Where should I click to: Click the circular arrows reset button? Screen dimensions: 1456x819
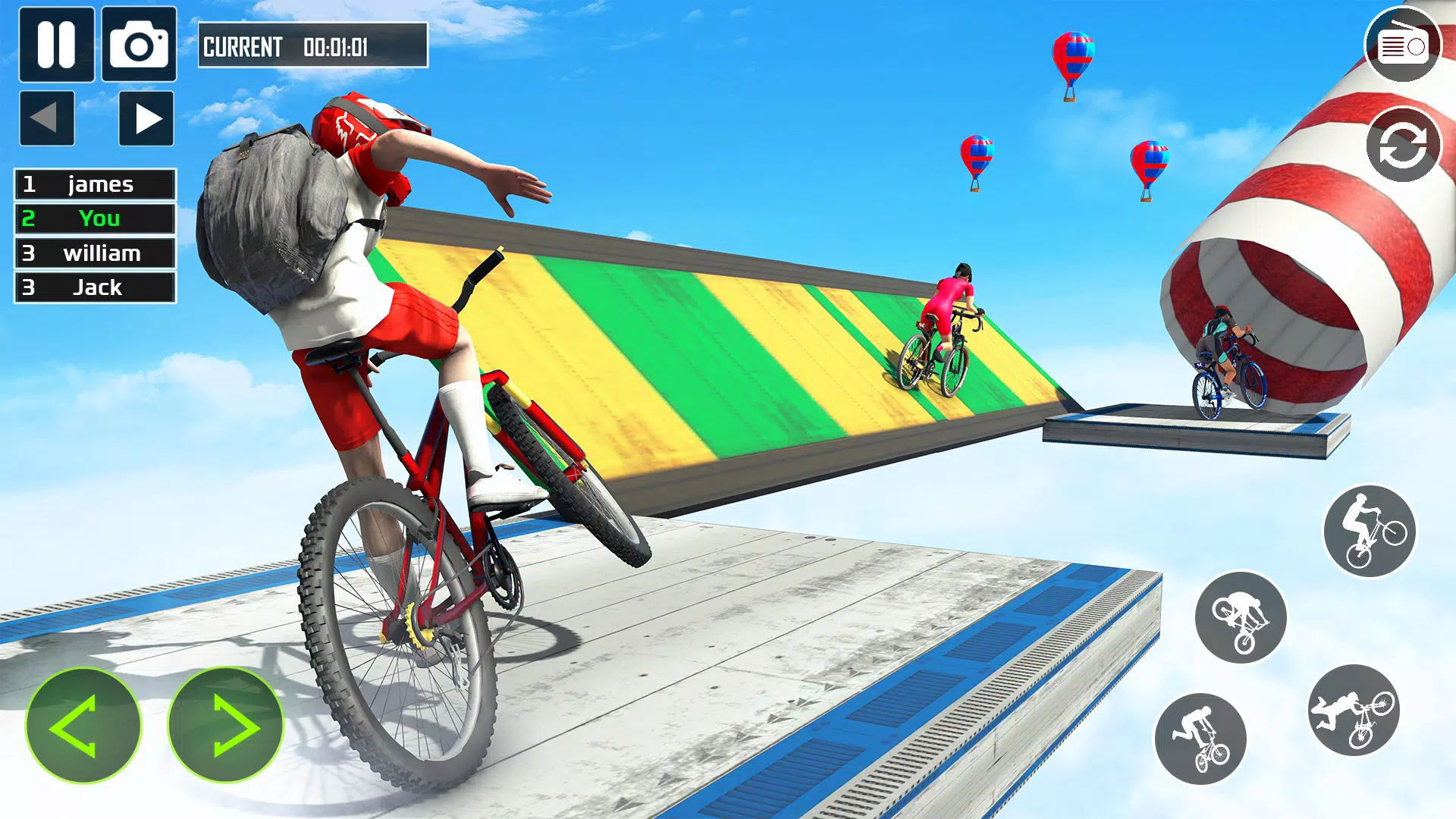pos(1402,145)
